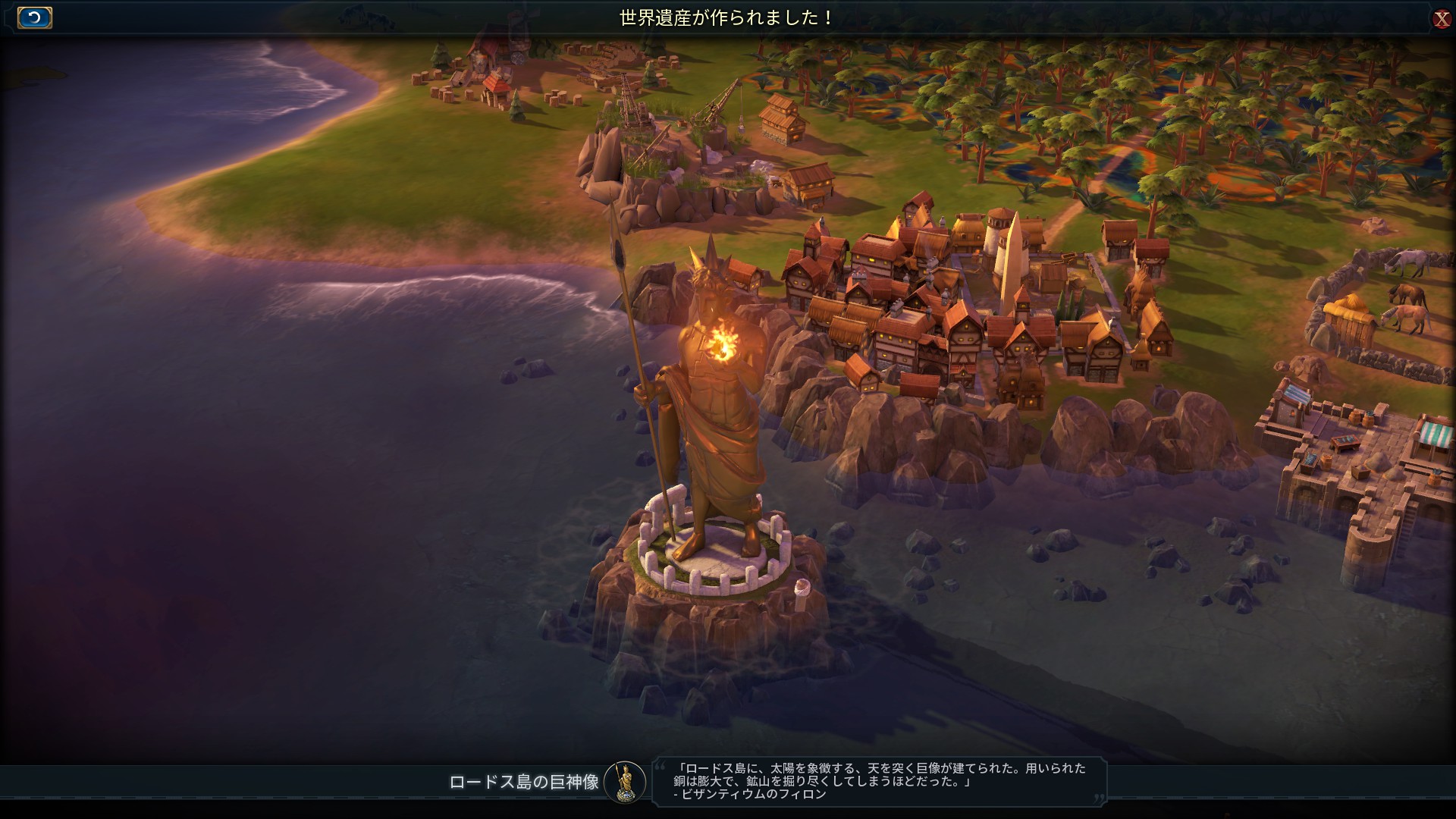Replay the wonder construction movie
This screenshot has width=1456, height=819.
coord(34,17)
